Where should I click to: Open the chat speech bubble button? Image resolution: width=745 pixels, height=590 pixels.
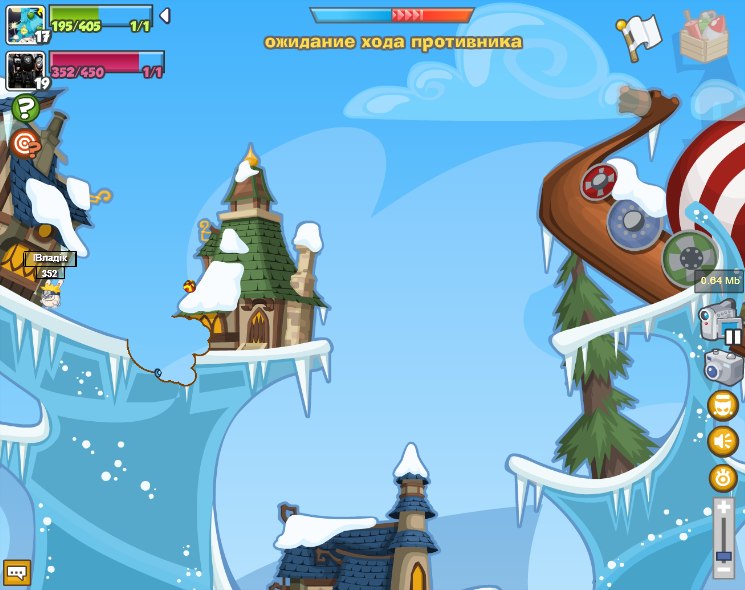(17, 572)
